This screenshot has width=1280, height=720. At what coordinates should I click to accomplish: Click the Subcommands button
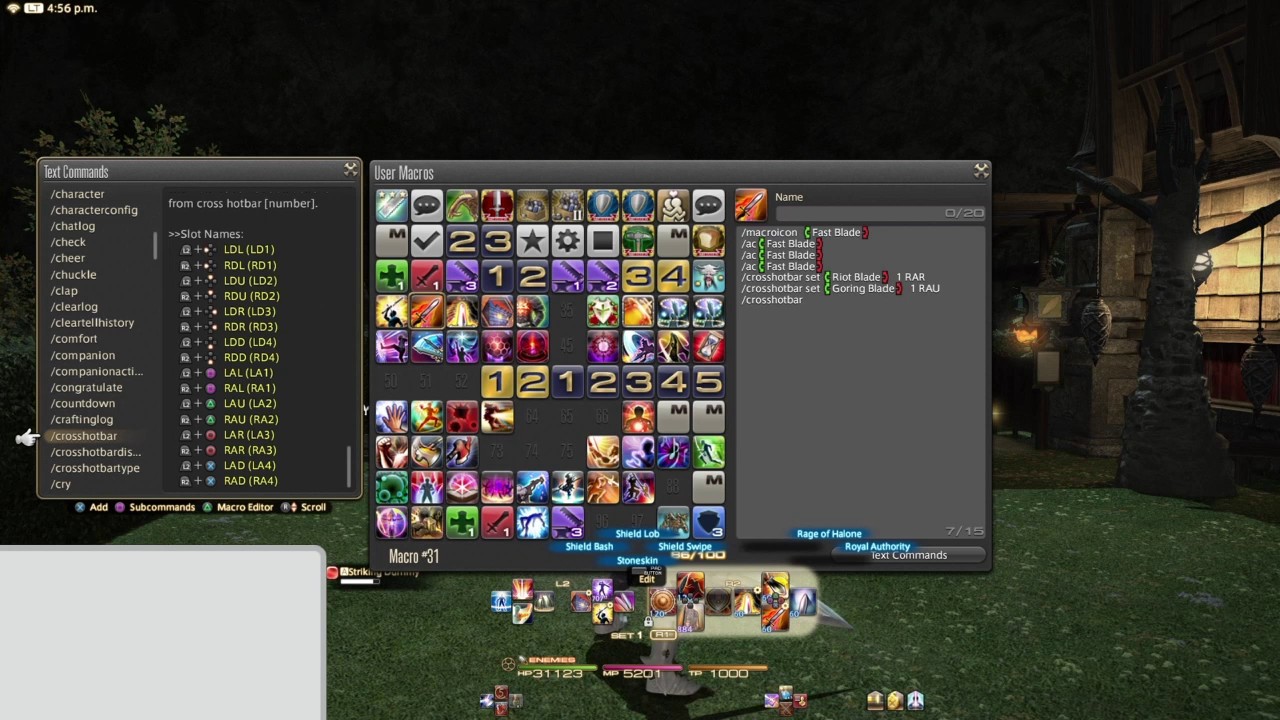(x=161, y=506)
